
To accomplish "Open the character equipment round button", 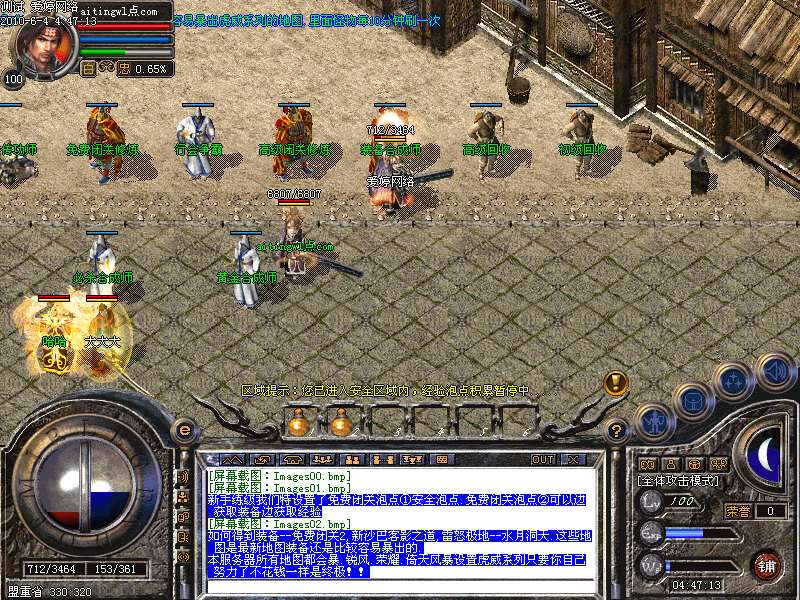I will pos(651,422).
